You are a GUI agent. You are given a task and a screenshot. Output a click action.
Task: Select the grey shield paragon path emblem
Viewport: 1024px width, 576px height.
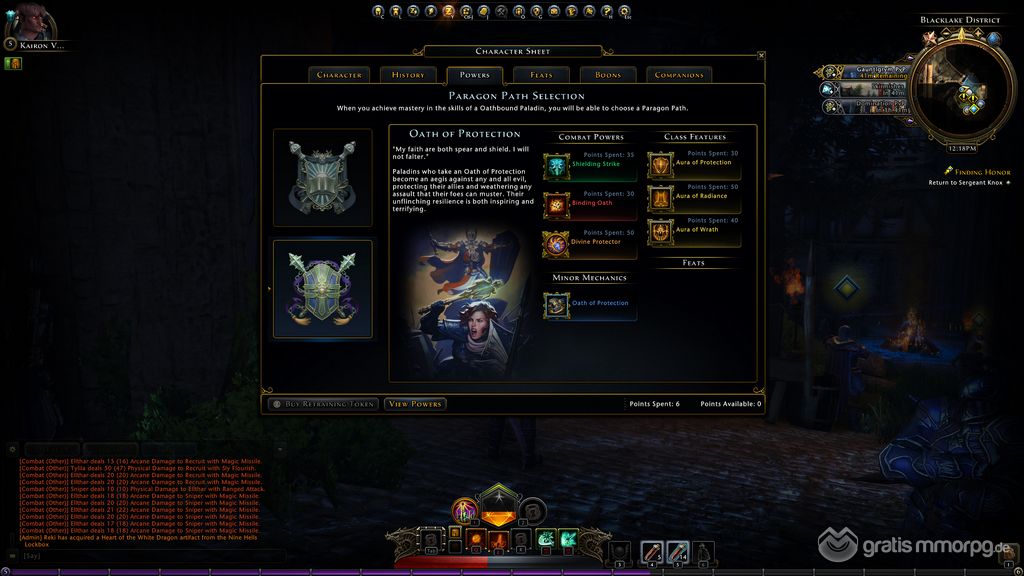pos(323,178)
